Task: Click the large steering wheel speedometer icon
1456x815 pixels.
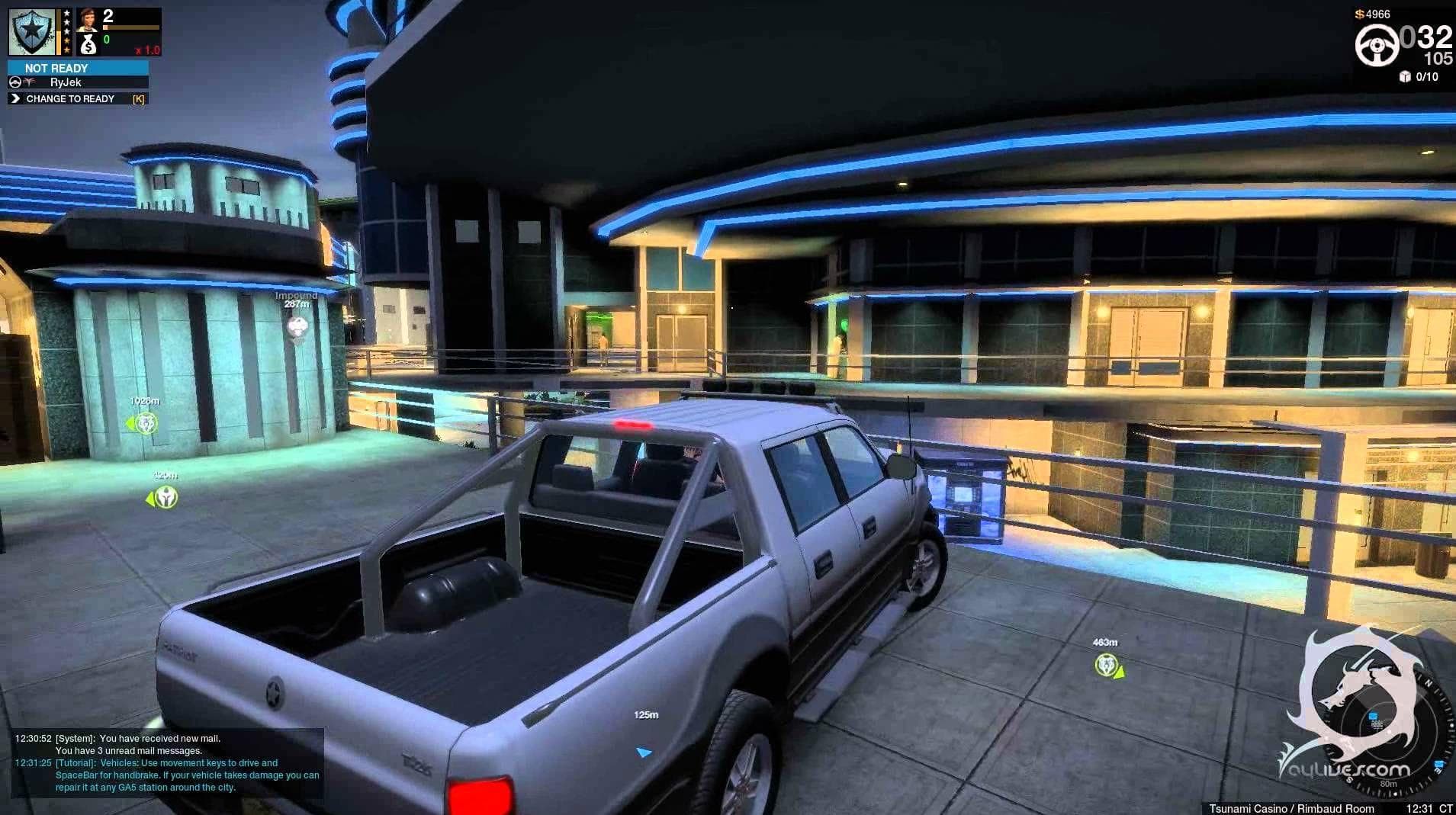Action: [1378, 45]
